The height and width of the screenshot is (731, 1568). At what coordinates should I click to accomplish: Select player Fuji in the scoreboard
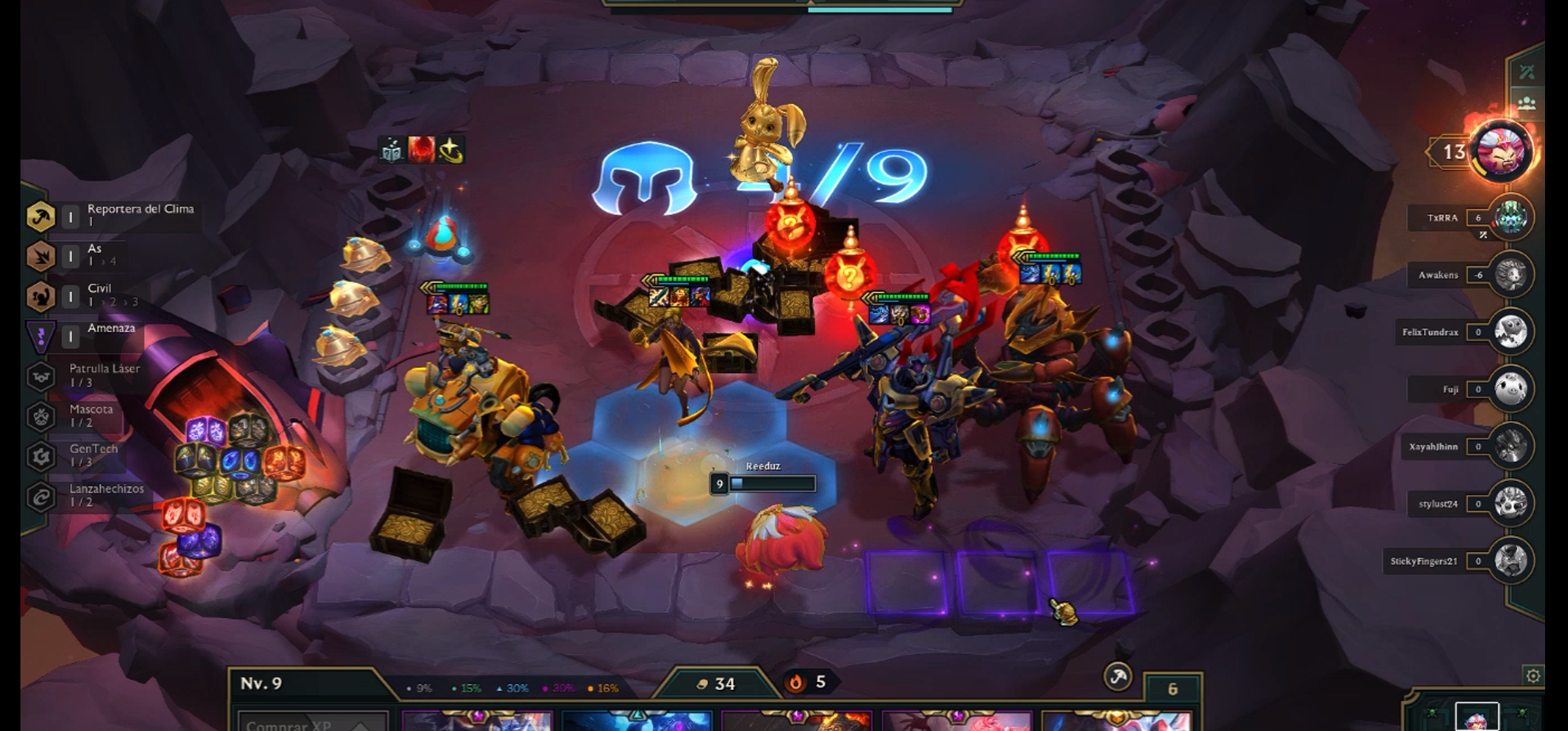[1509, 389]
